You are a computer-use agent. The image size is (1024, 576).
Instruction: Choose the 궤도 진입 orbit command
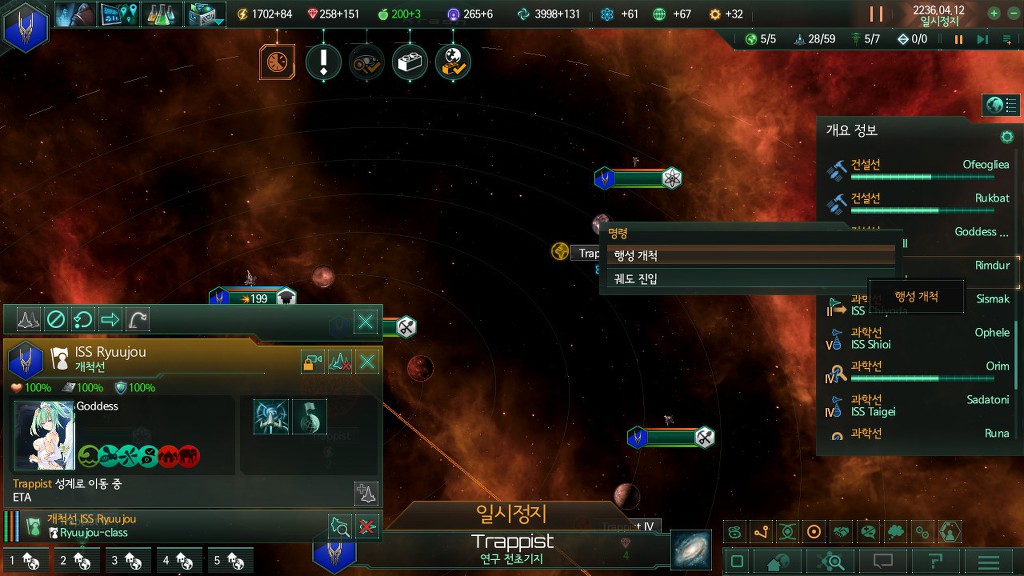(750, 279)
